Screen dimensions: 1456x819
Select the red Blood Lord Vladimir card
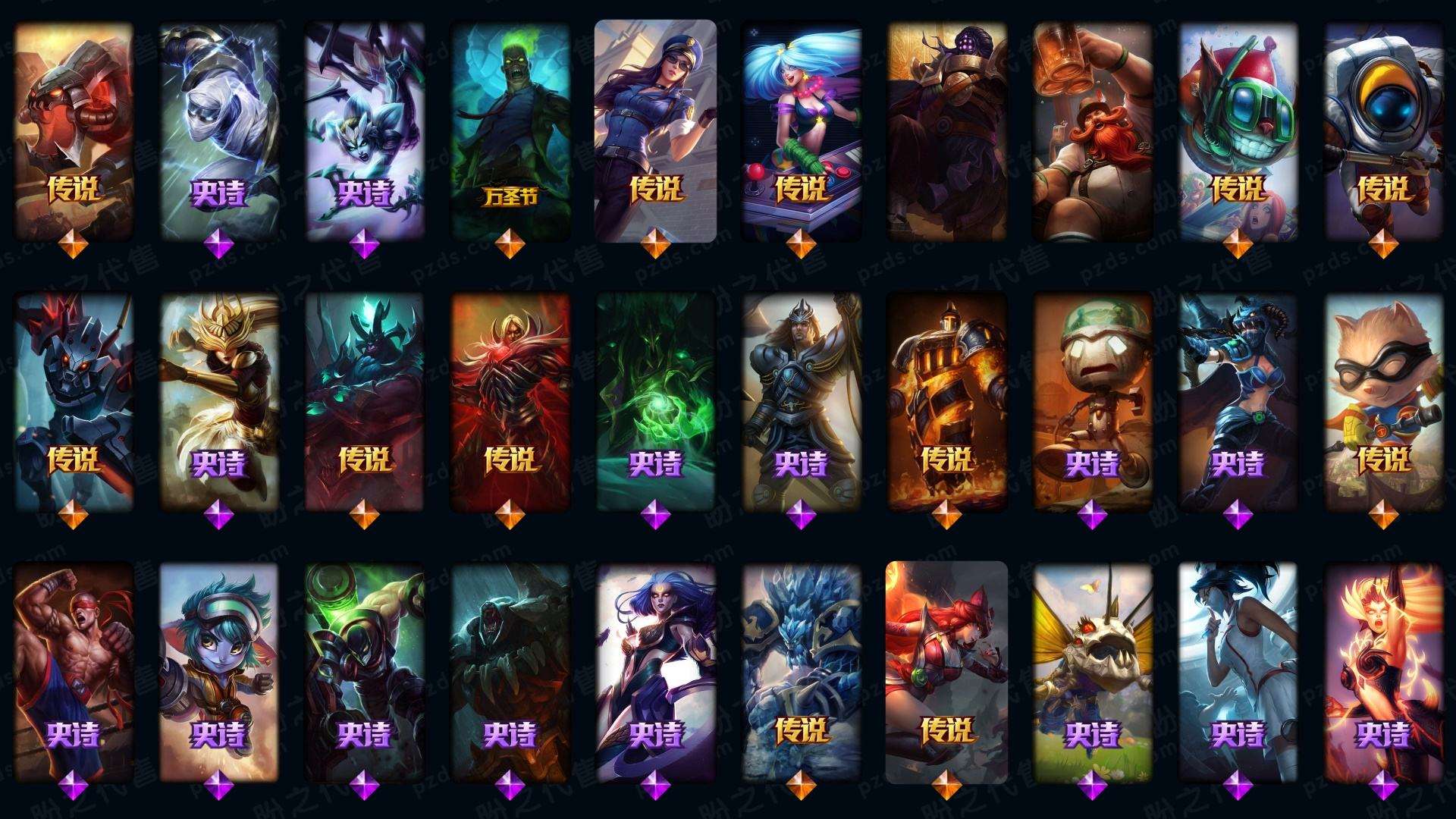click(x=510, y=402)
